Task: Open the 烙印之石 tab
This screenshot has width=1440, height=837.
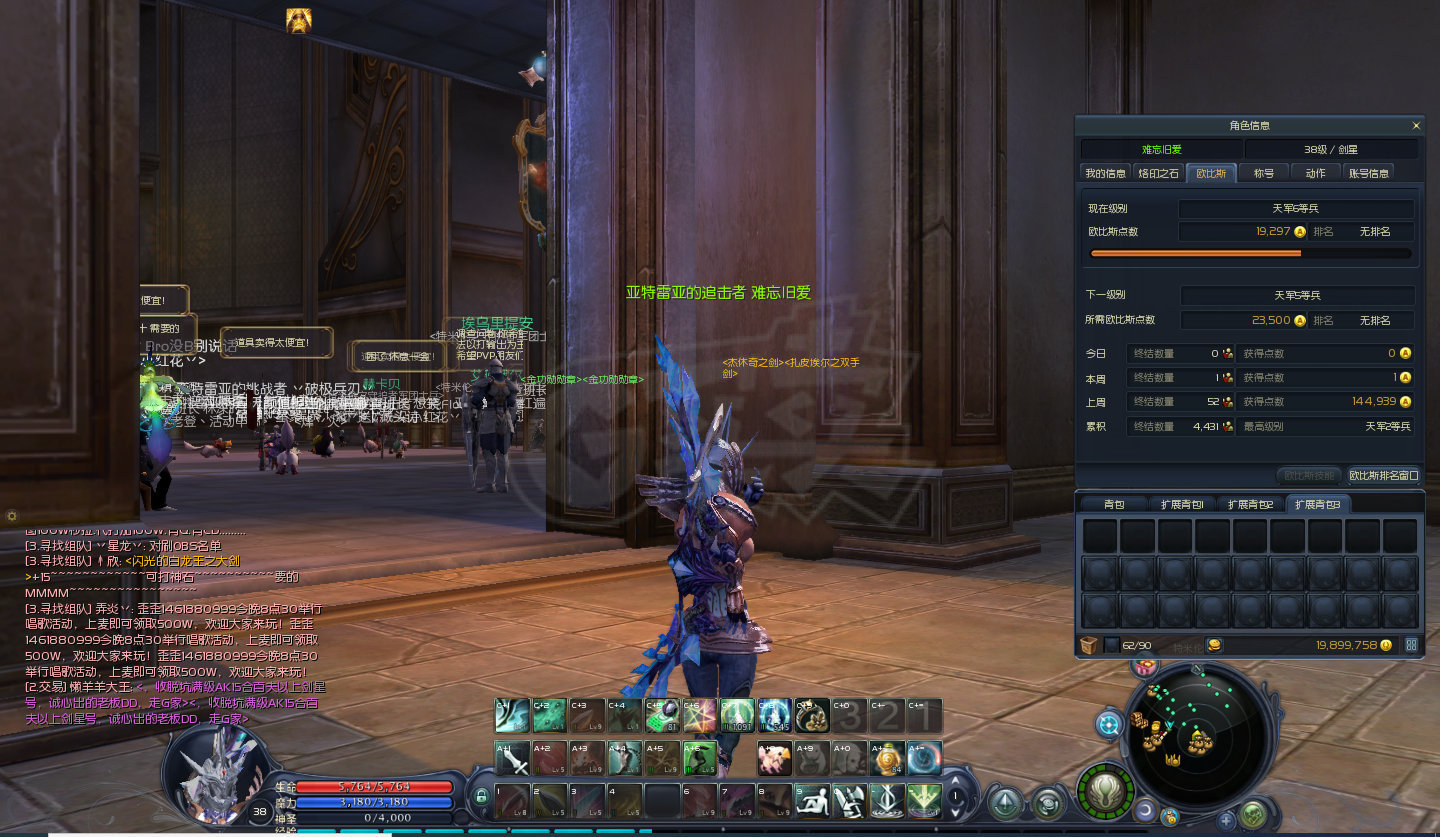Action: click(x=1159, y=173)
